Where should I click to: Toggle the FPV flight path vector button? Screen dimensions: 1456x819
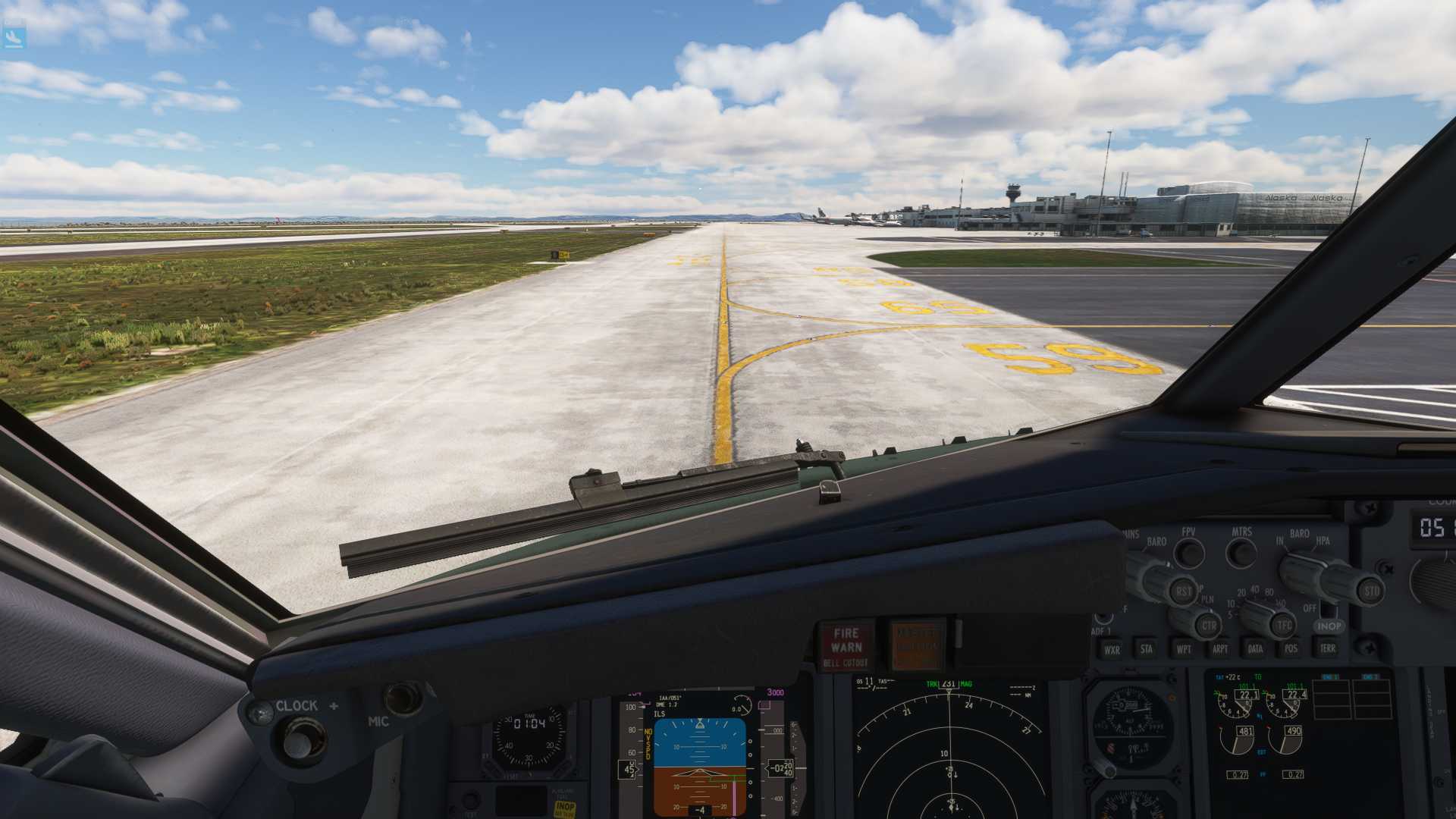(1189, 554)
